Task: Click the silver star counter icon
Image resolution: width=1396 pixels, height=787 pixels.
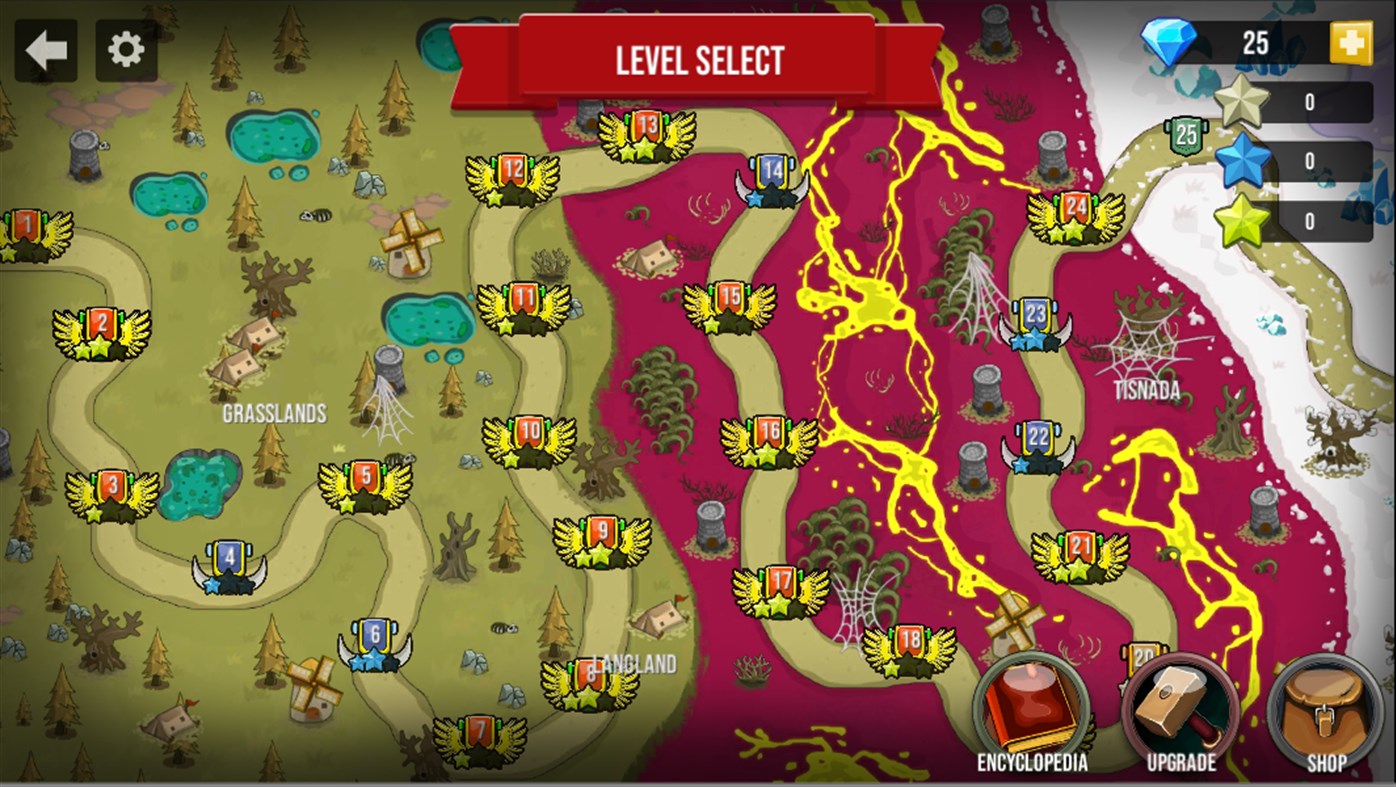Action: [x=1243, y=98]
